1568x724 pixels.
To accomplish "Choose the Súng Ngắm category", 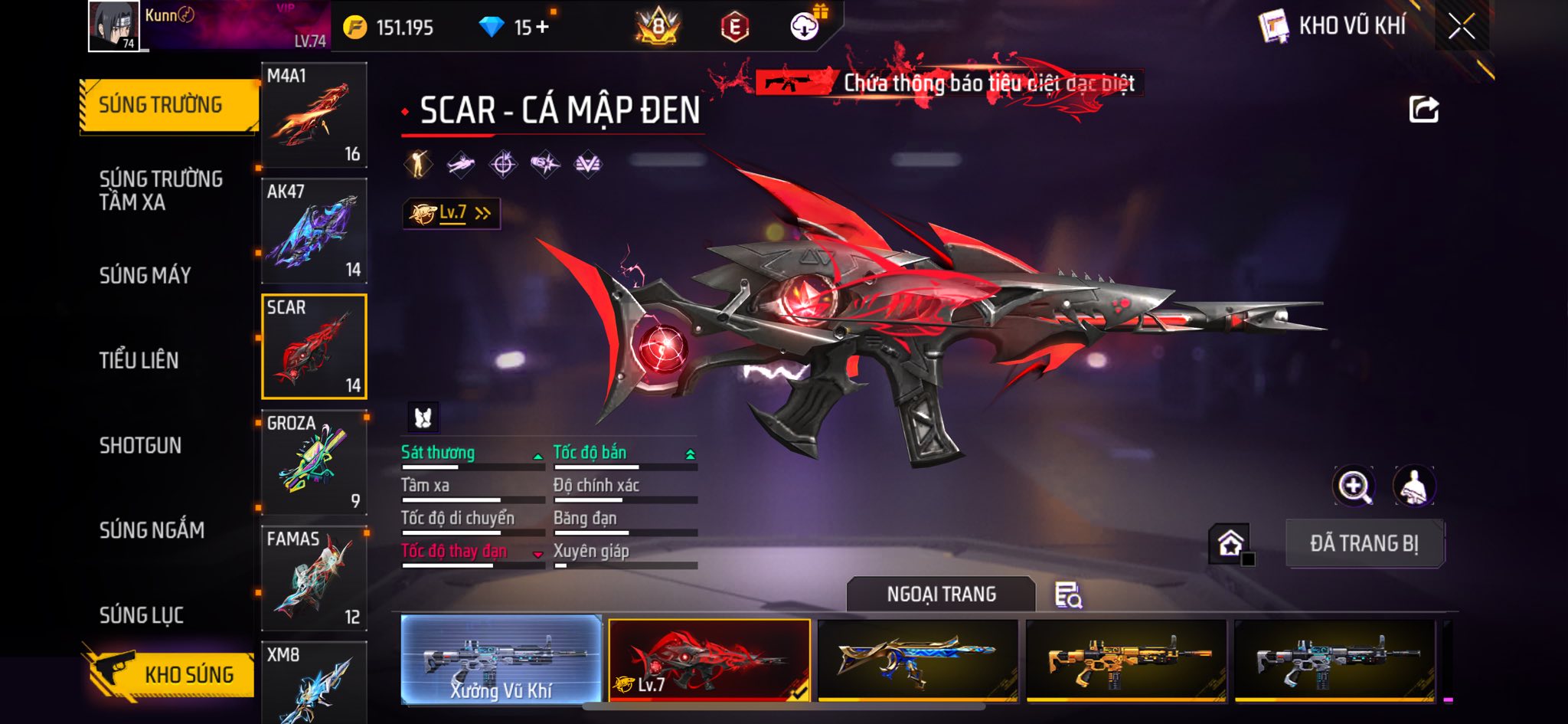I will (x=152, y=530).
